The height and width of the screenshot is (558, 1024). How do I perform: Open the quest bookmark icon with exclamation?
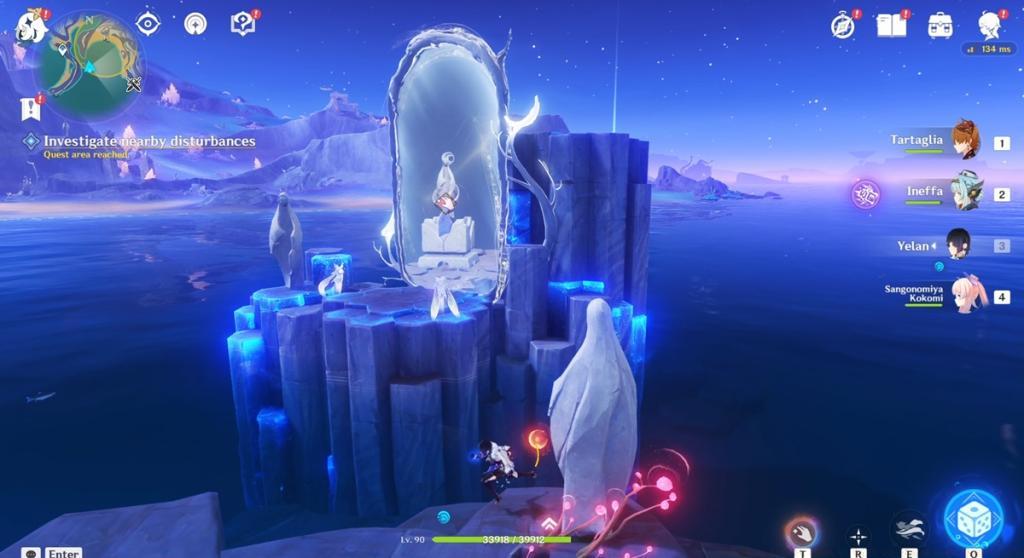pos(30,109)
